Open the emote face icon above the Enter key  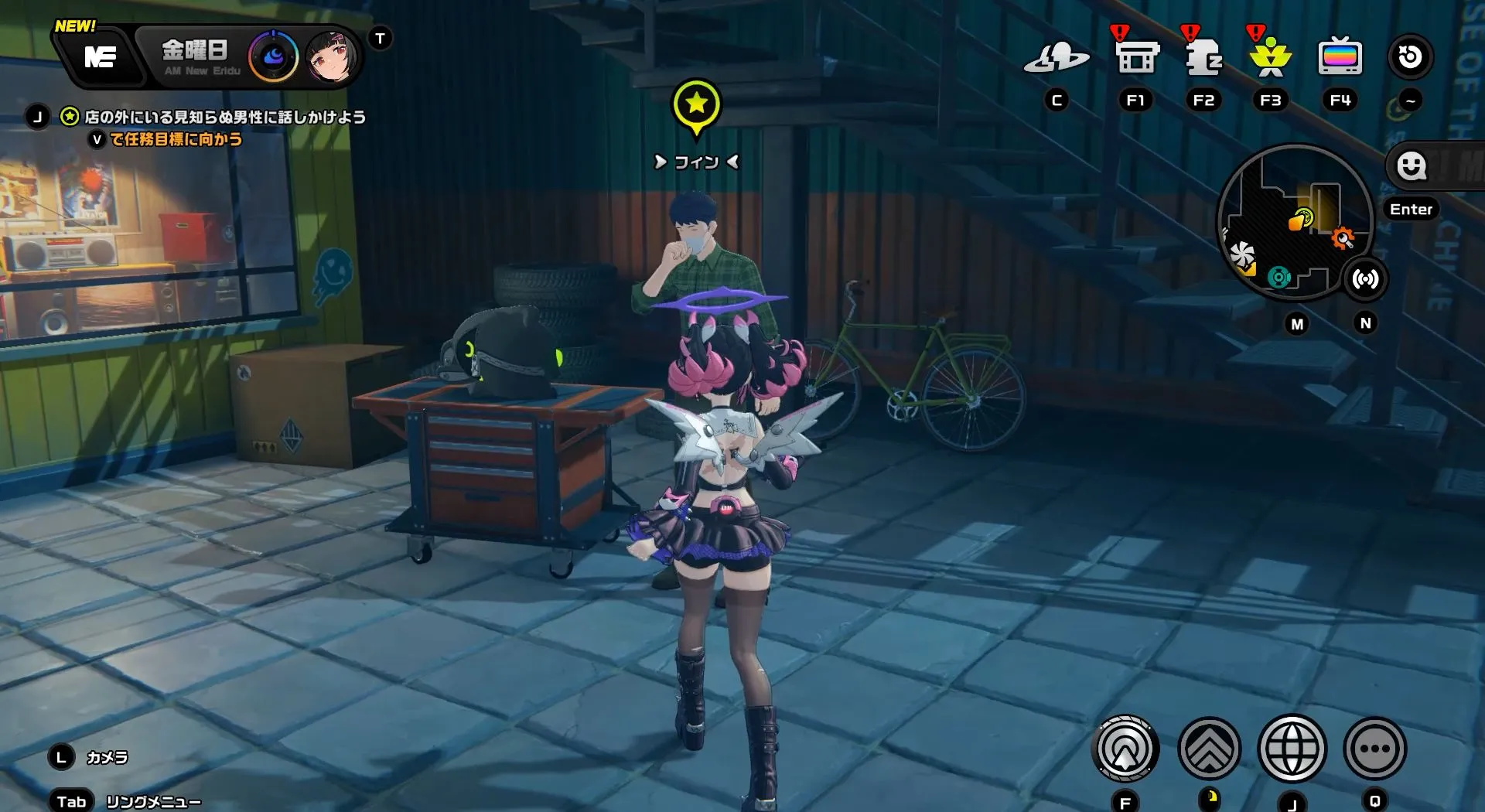(x=1412, y=166)
